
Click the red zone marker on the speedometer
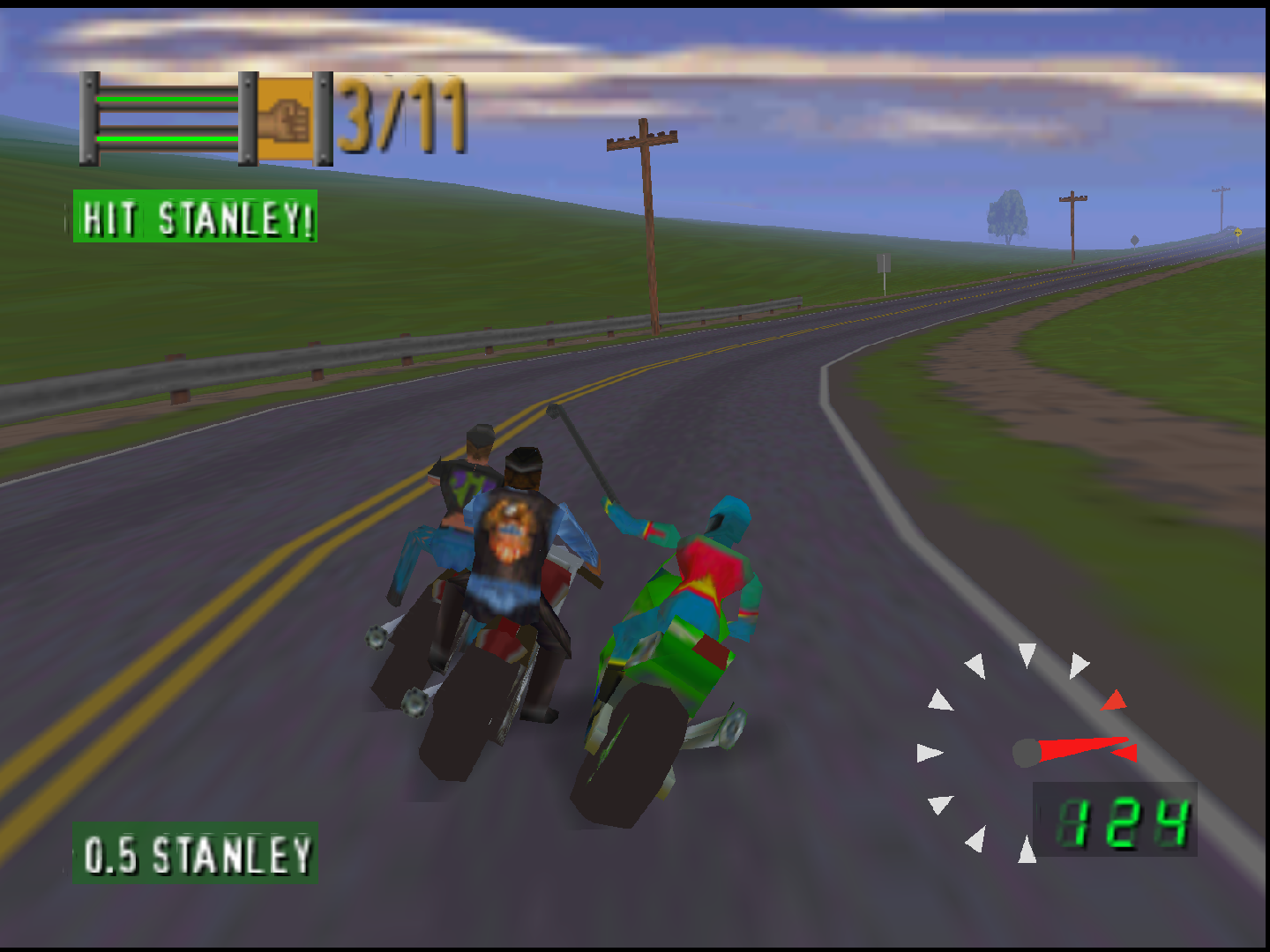[1114, 702]
